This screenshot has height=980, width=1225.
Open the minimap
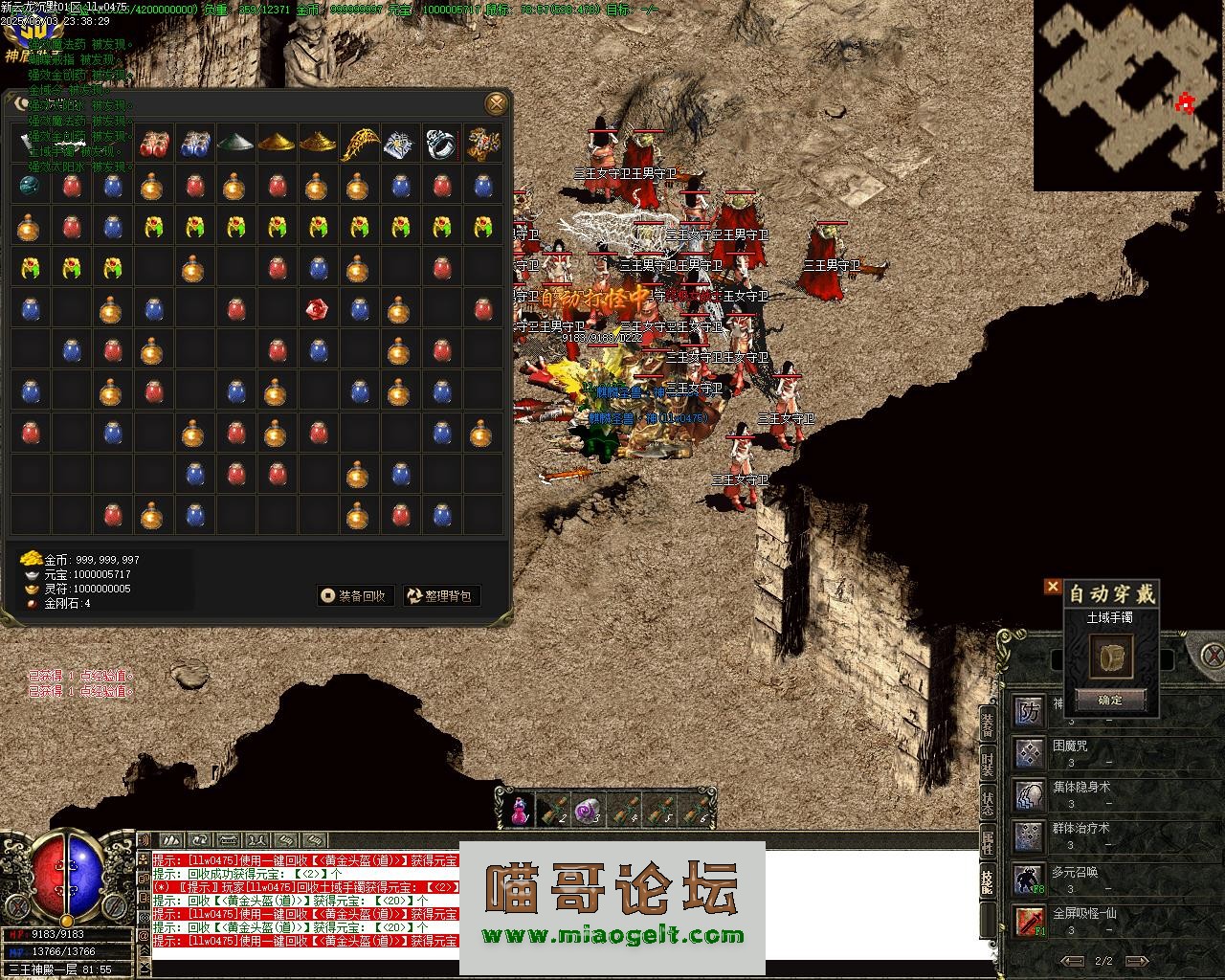click(1127, 94)
